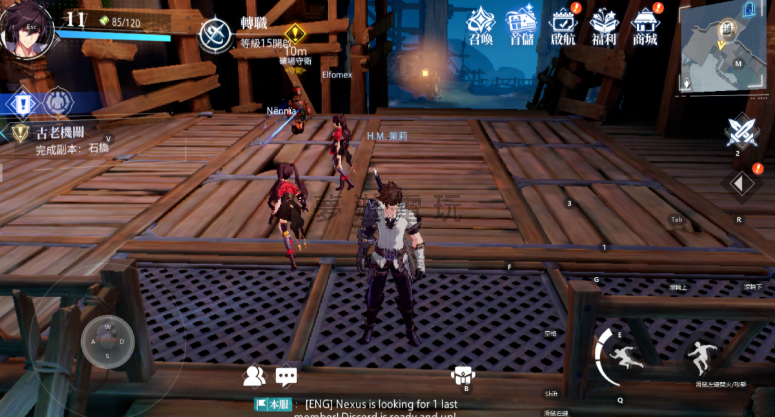Open the character portrait menu
Image resolution: width=775 pixels, height=417 pixels.
click(x=27, y=29)
